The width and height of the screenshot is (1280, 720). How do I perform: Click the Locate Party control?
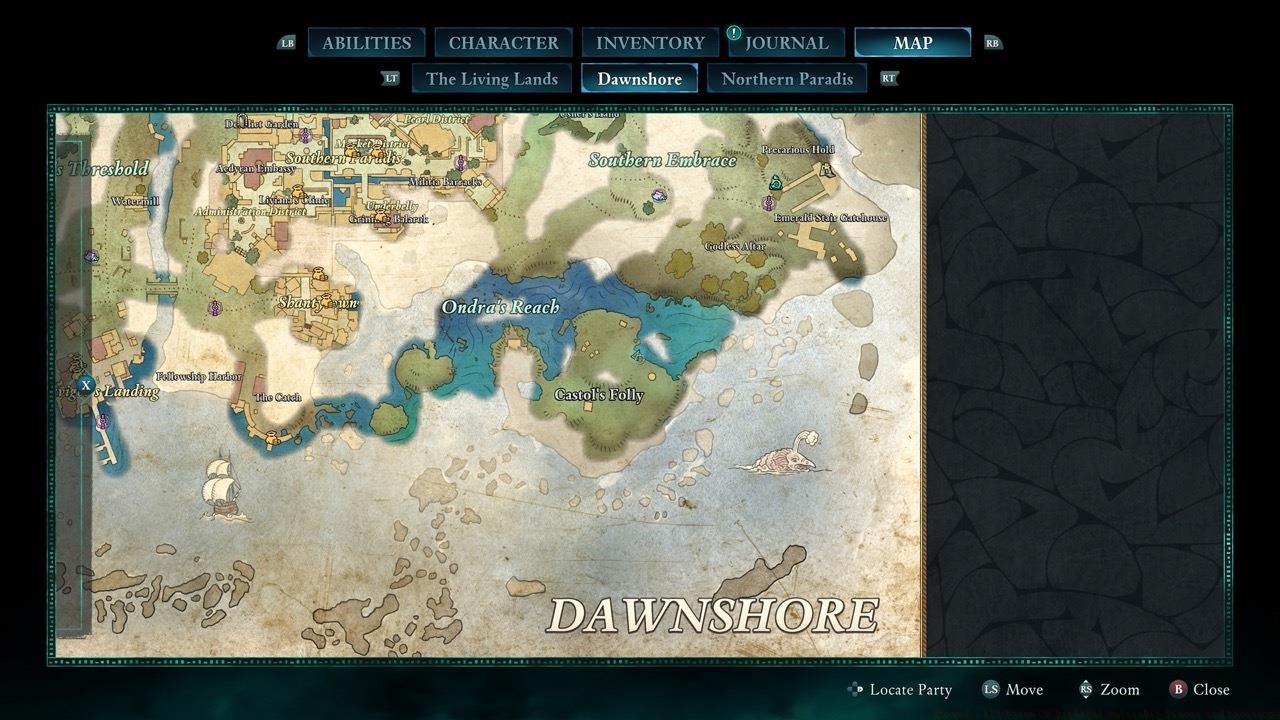coord(898,689)
